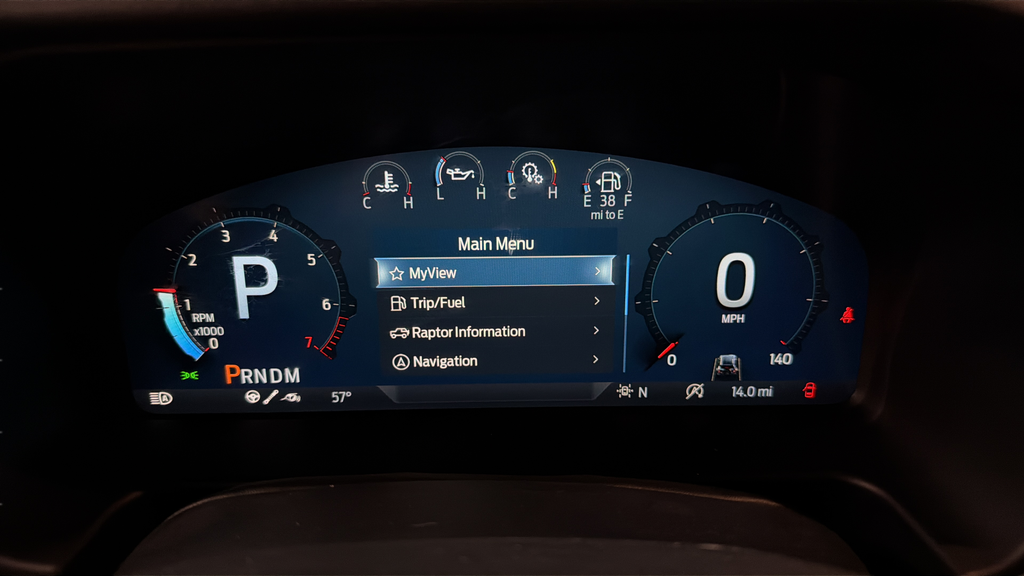The width and height of the screenshot is (1024, 576).
Task: Select the MyView menu entry
Action: point(495,272)
